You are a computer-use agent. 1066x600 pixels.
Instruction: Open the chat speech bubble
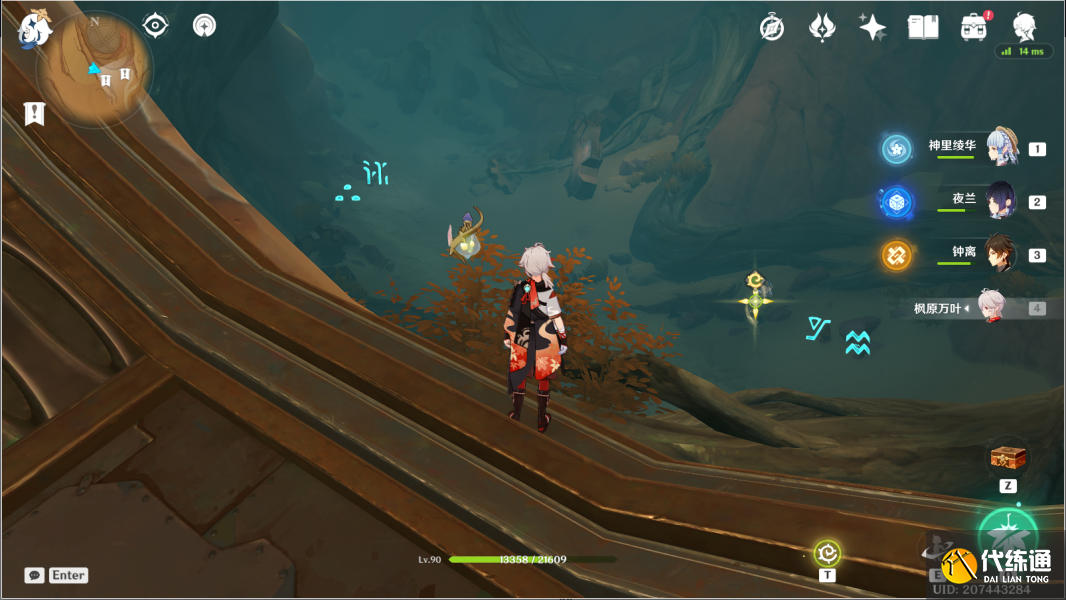pos(35,575)
